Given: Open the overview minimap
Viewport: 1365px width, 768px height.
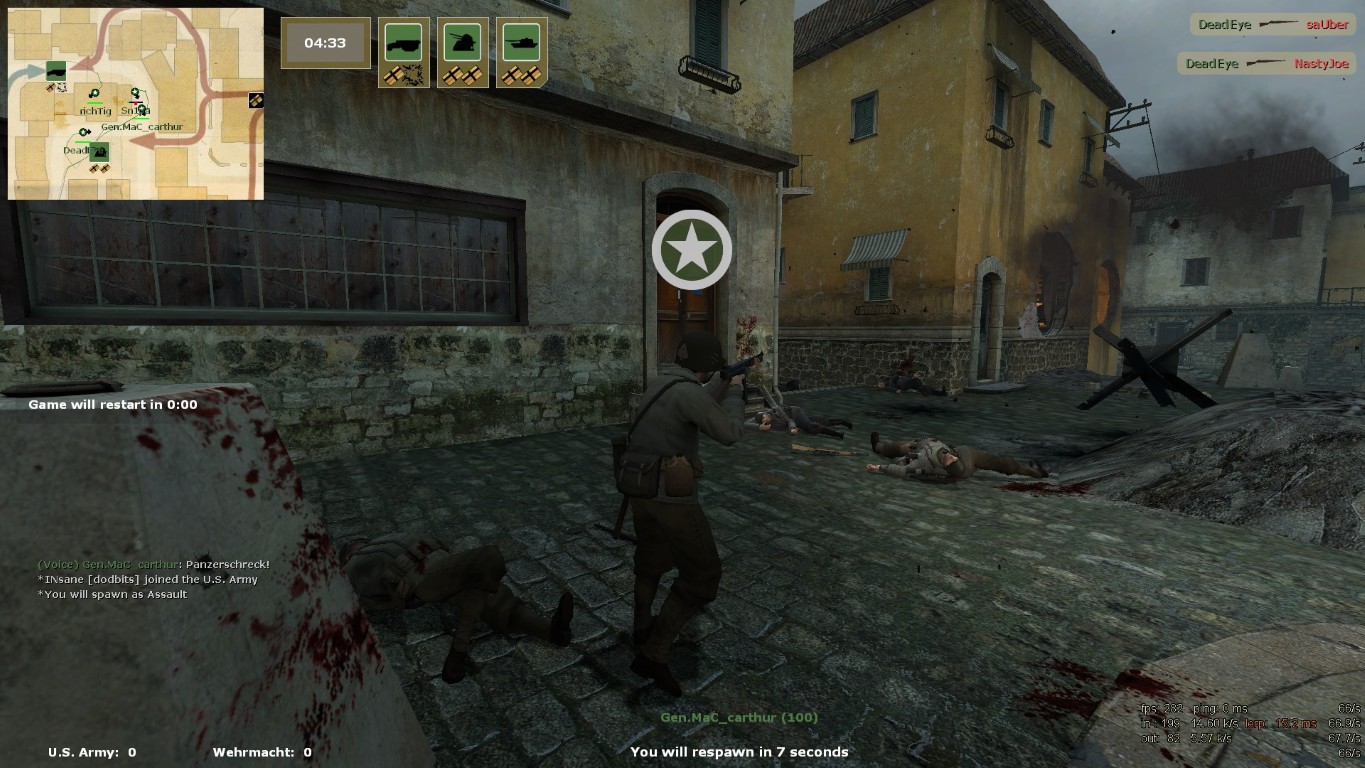Looking at the screenshot, I should coord(136,104).
